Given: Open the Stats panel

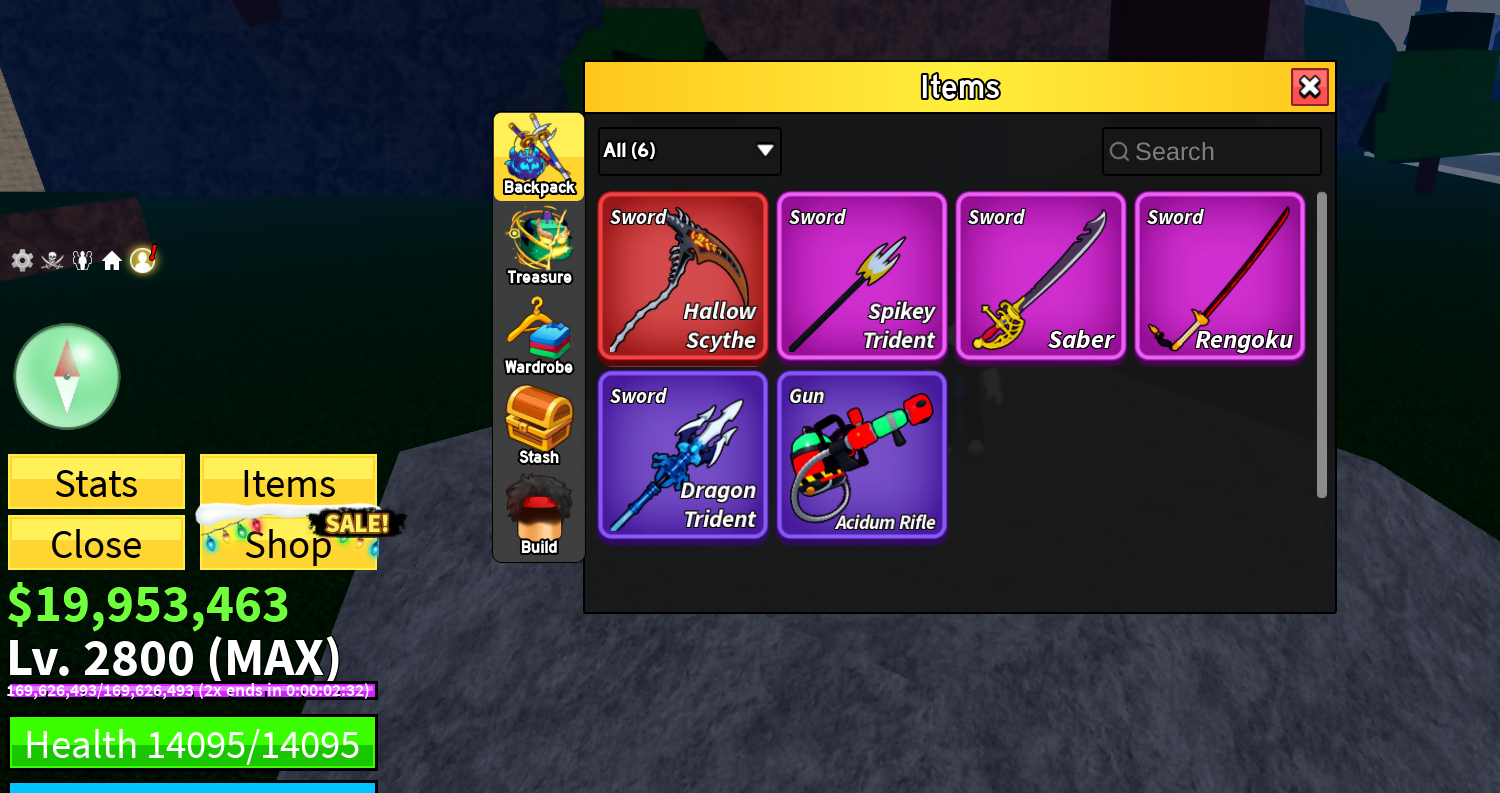Looking at the screenshot, I should click(x=96, y=483).
